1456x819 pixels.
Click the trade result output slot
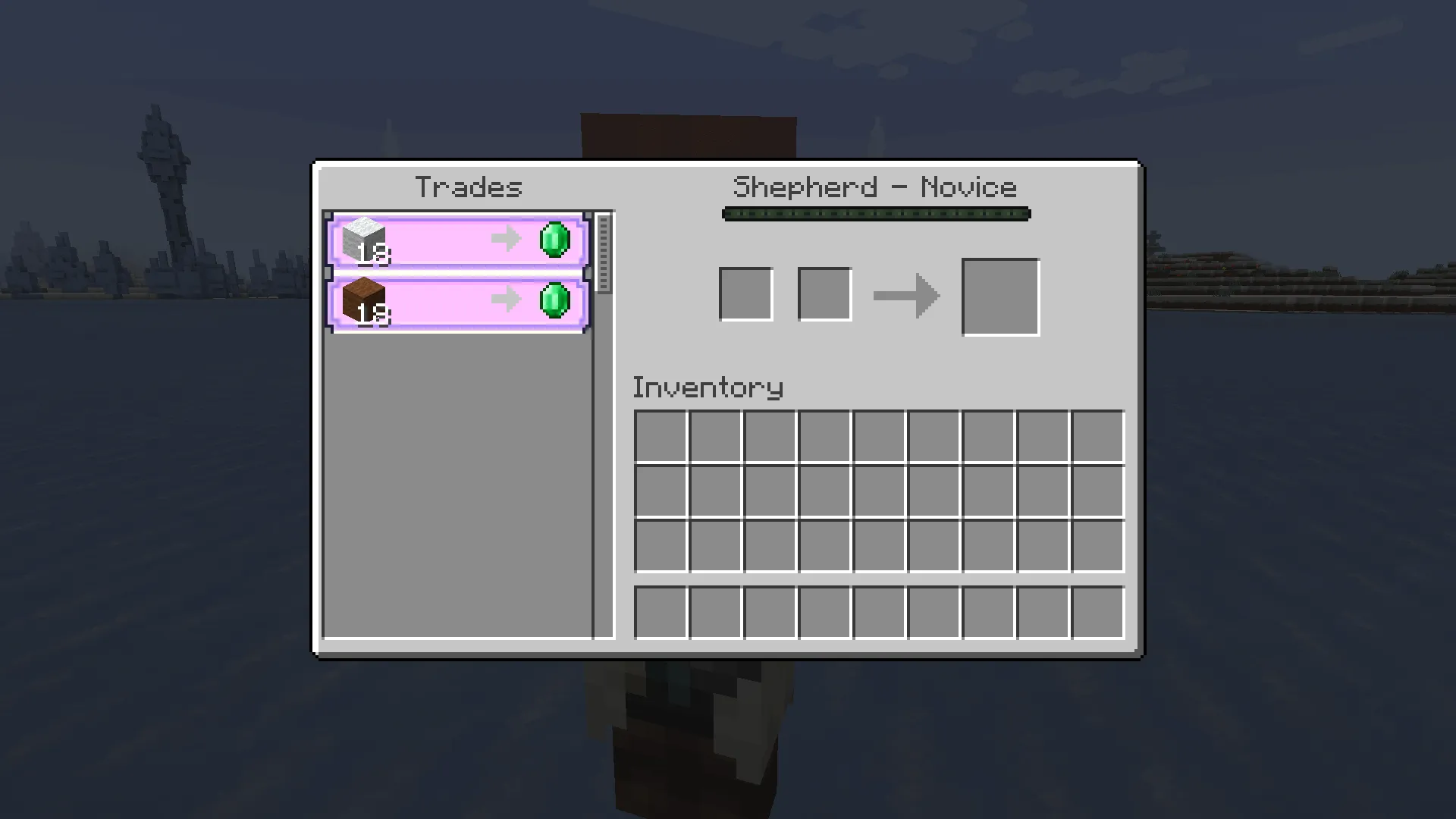[1000, 295]
